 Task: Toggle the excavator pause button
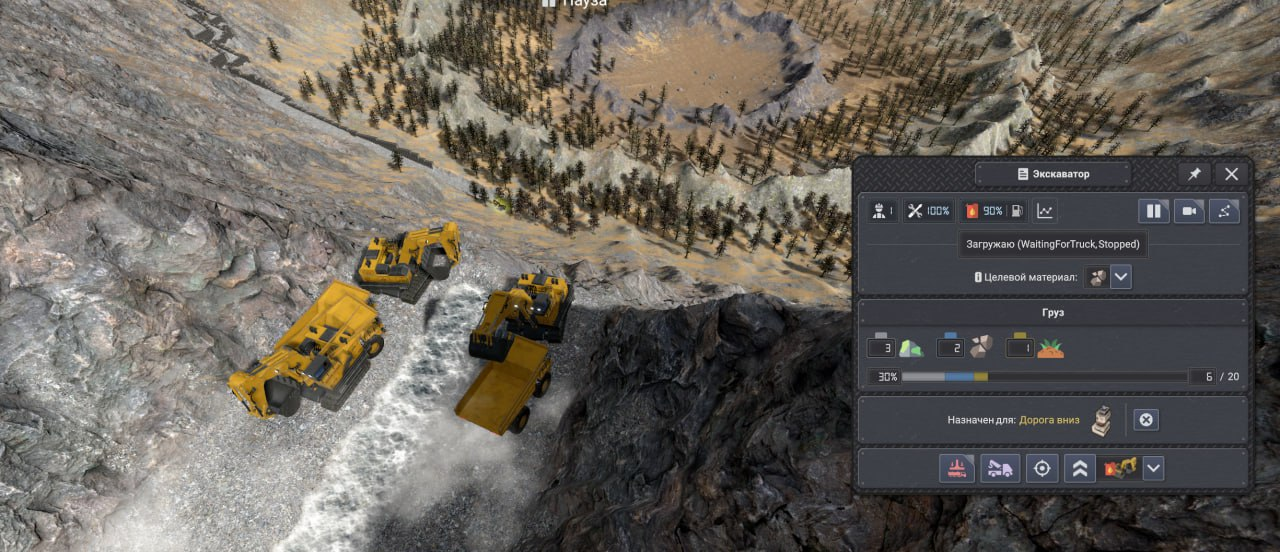[x=1153, y=211]
